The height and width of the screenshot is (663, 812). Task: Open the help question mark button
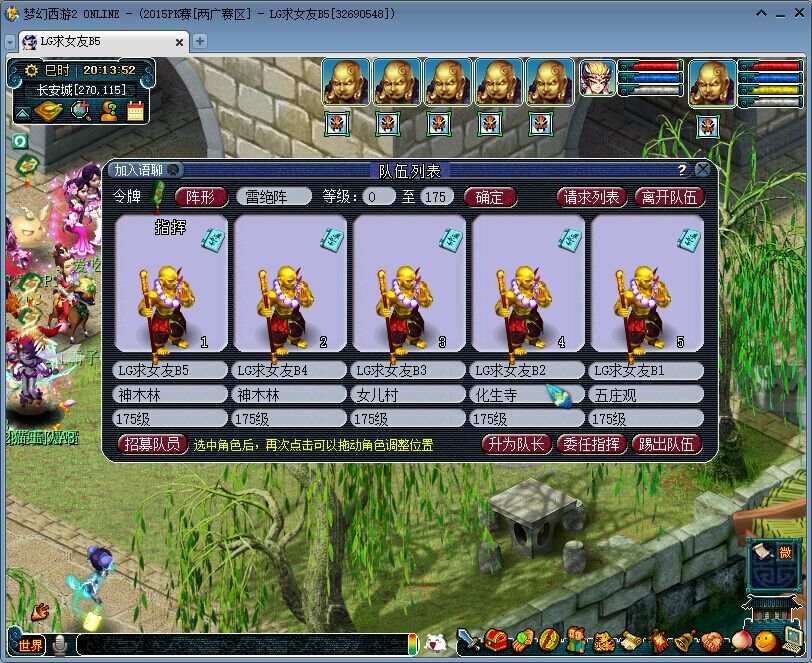(x=682, y=170)
